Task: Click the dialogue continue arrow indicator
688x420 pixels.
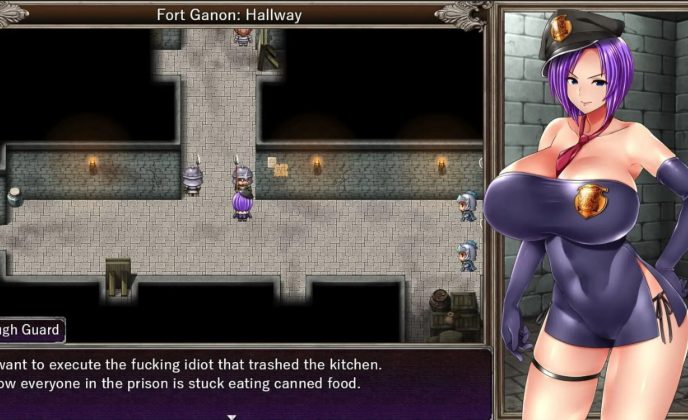Action: click(232, 416)
